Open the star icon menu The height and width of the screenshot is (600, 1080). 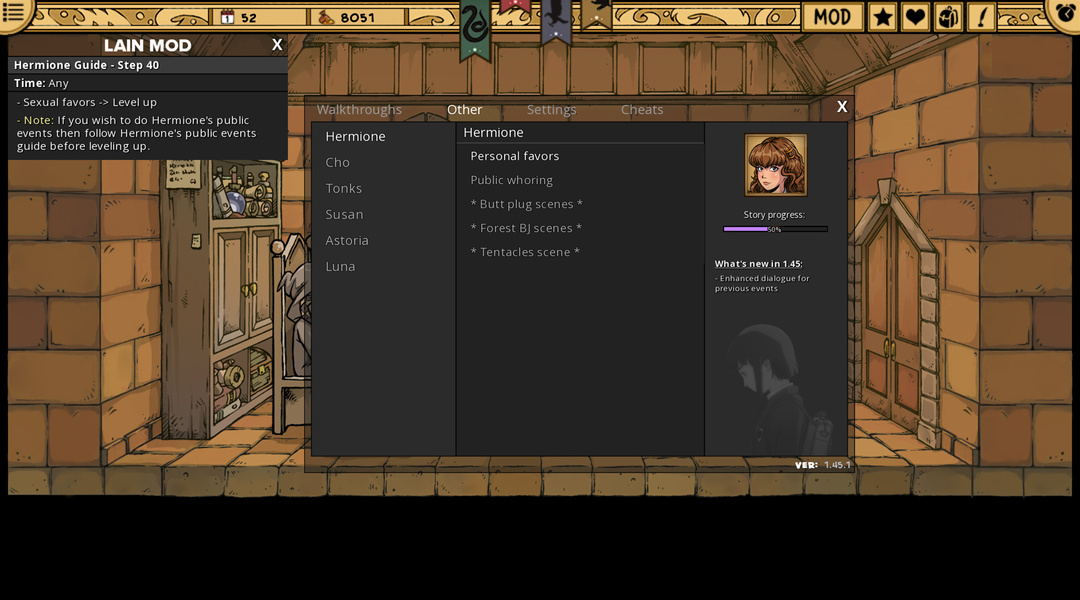click(x=882, y=16)
